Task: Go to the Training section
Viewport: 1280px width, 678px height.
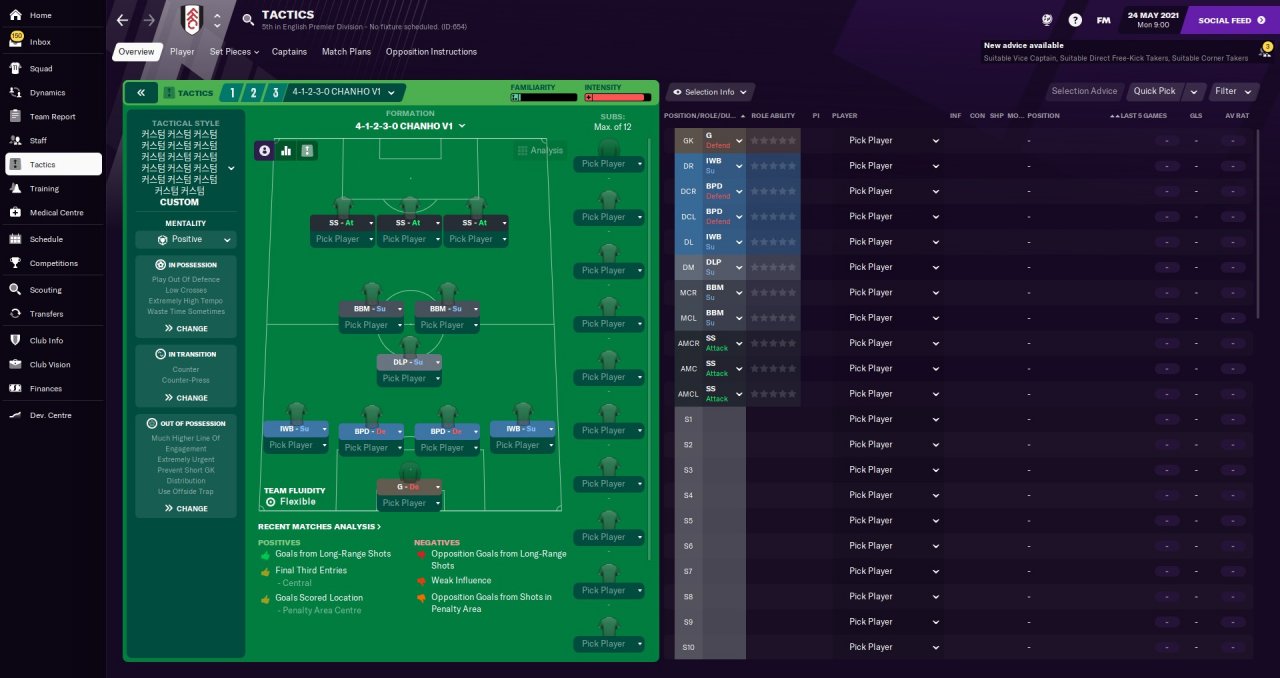Action: 44,188
